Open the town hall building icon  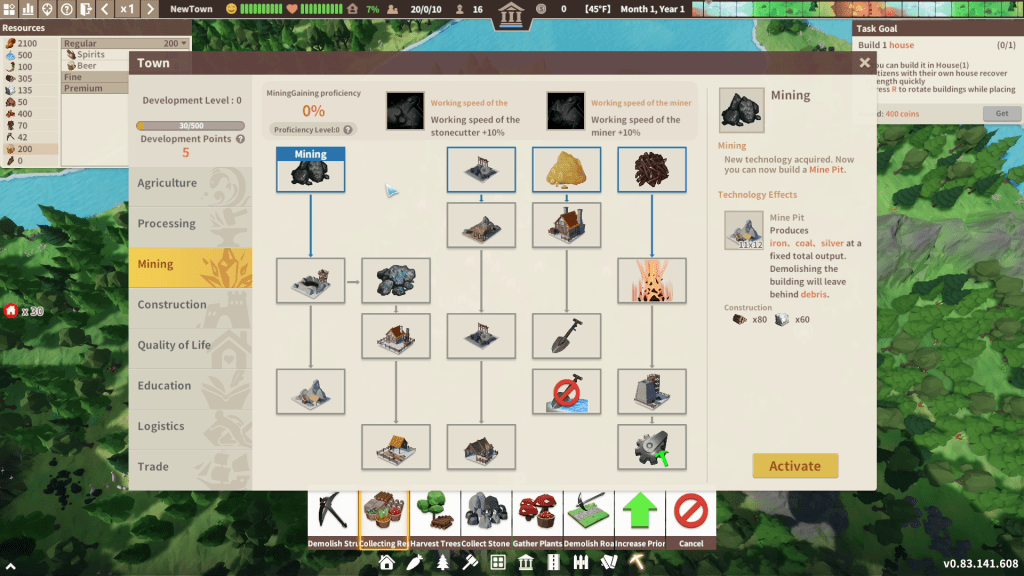coord(513,16)
